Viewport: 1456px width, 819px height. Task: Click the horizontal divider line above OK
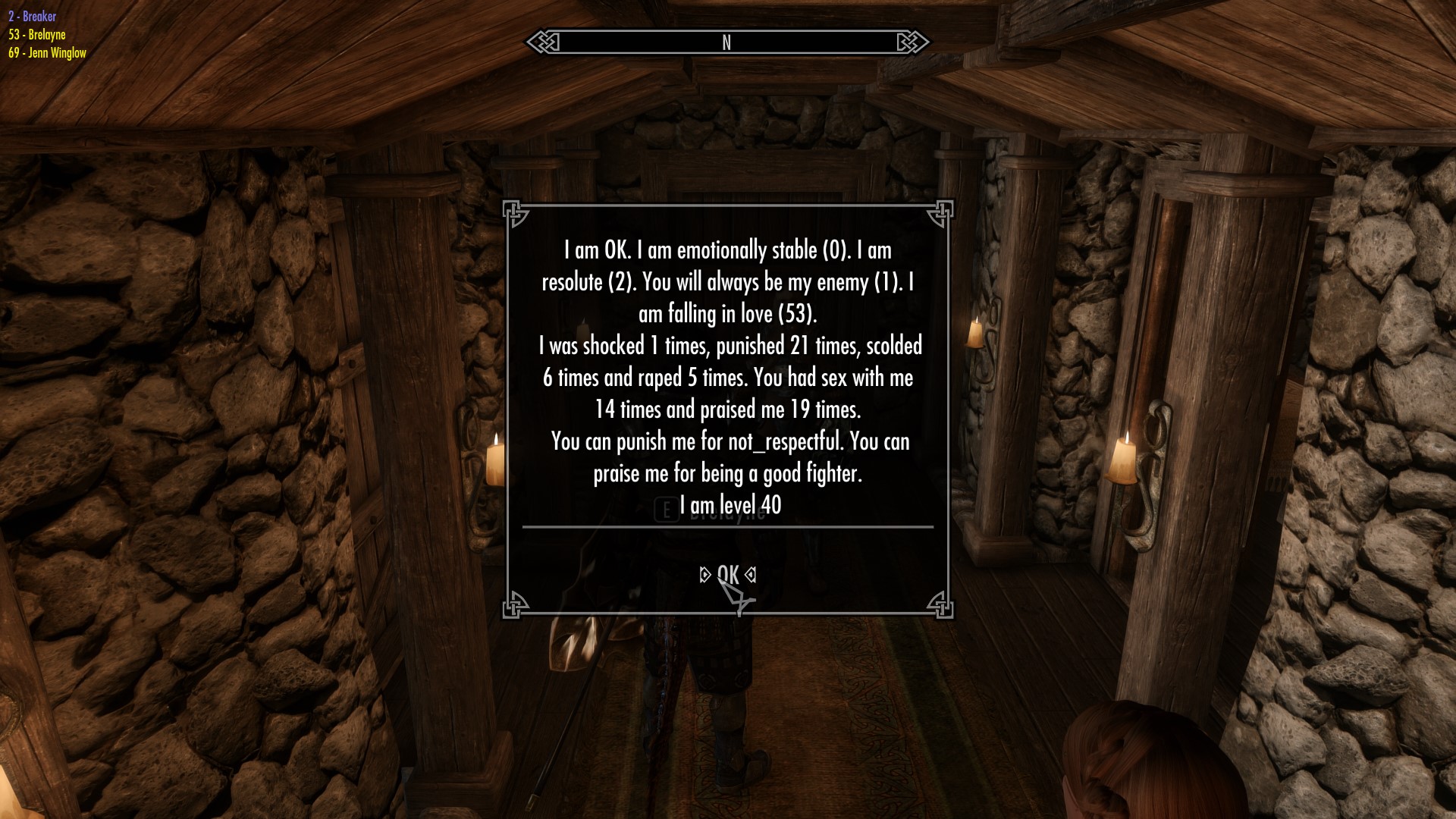727,526
